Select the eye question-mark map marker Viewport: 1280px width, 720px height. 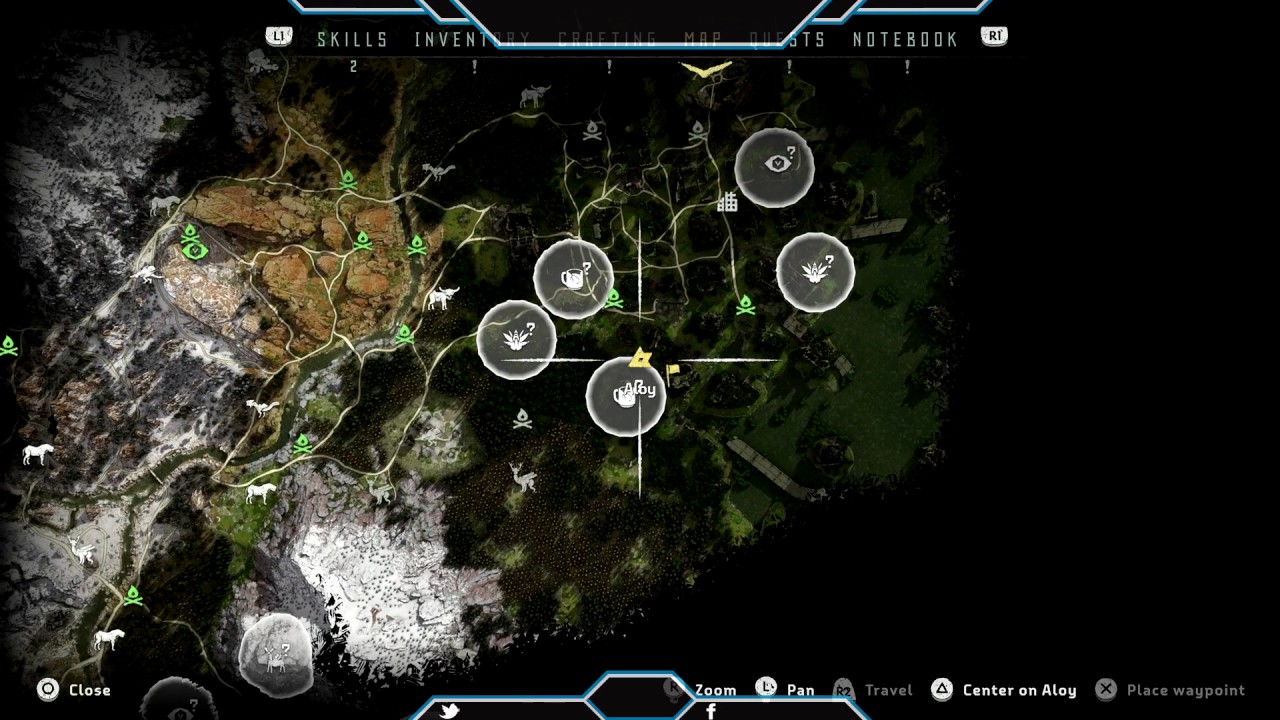coord(775,167)
